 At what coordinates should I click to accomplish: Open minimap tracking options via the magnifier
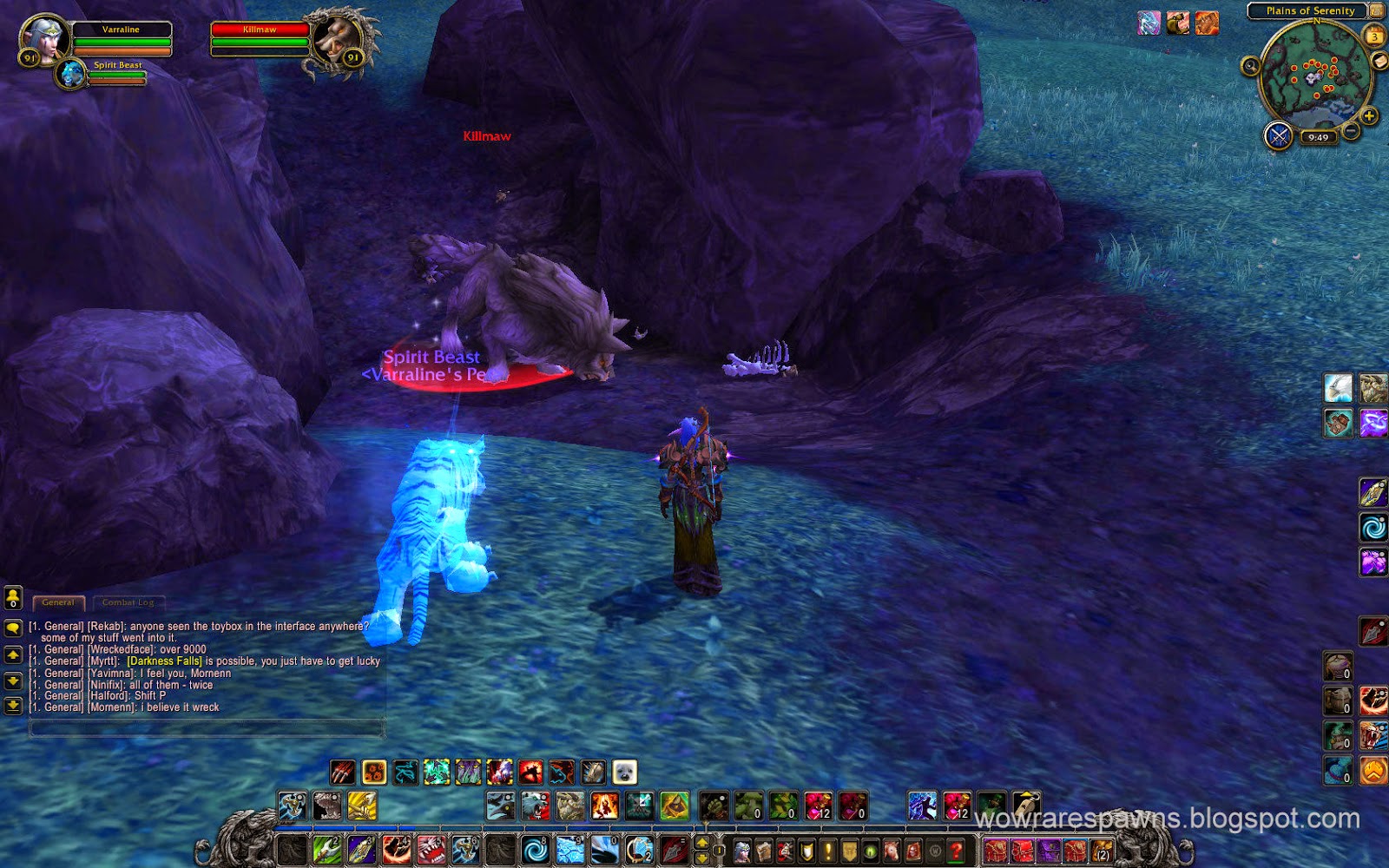coord(1249,66)
